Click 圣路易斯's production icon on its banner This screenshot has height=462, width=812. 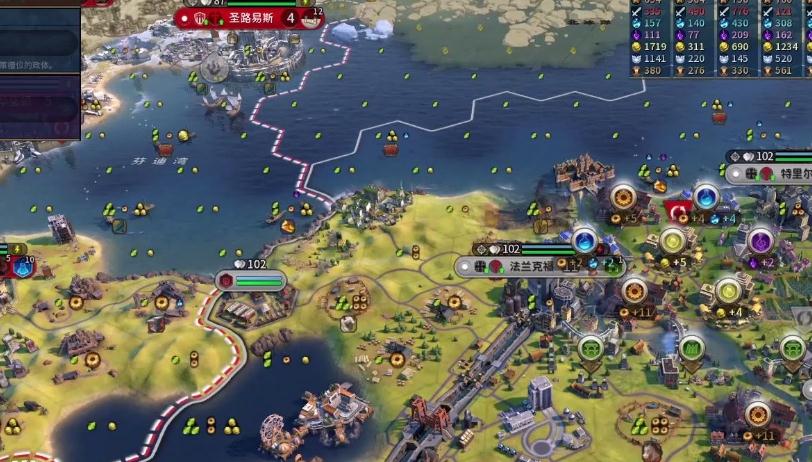pos(312,17)
